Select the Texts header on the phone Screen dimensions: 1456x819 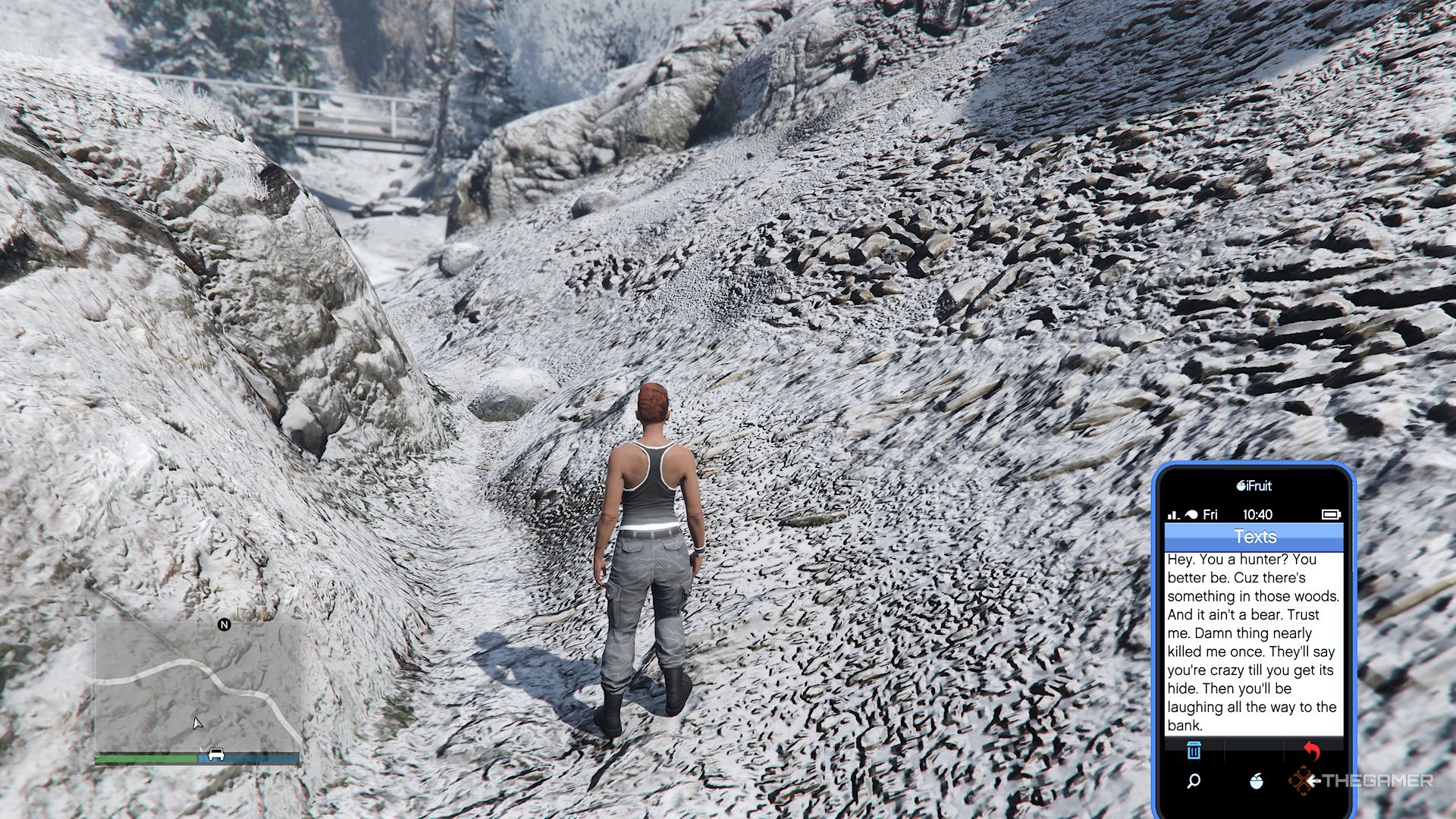pyautogui.click(x=1257, y=536)
